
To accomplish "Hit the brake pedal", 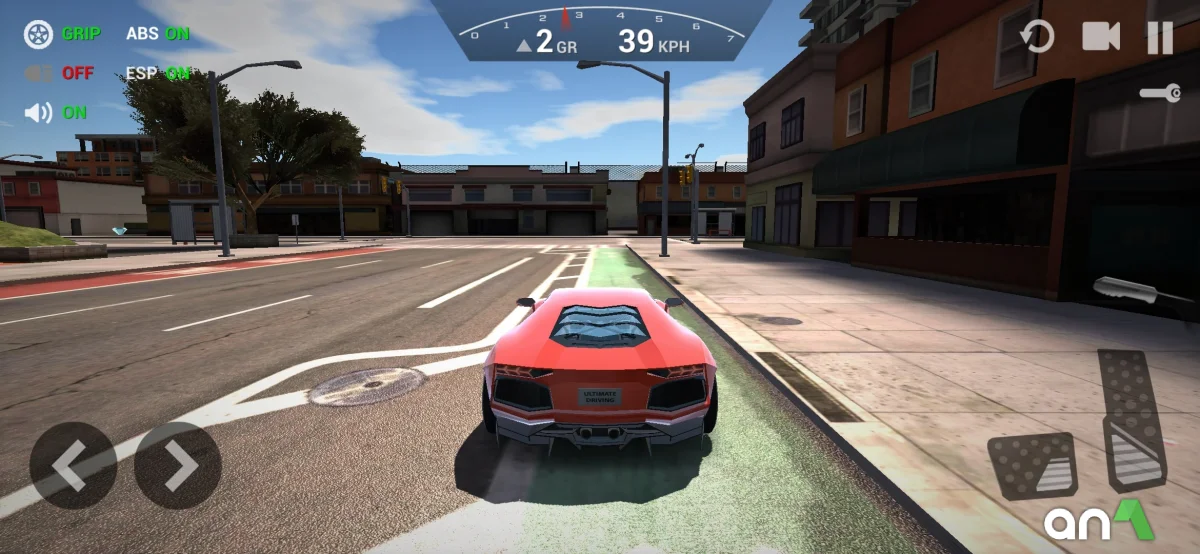I will pyautogui.click(x=1032, y=466).
